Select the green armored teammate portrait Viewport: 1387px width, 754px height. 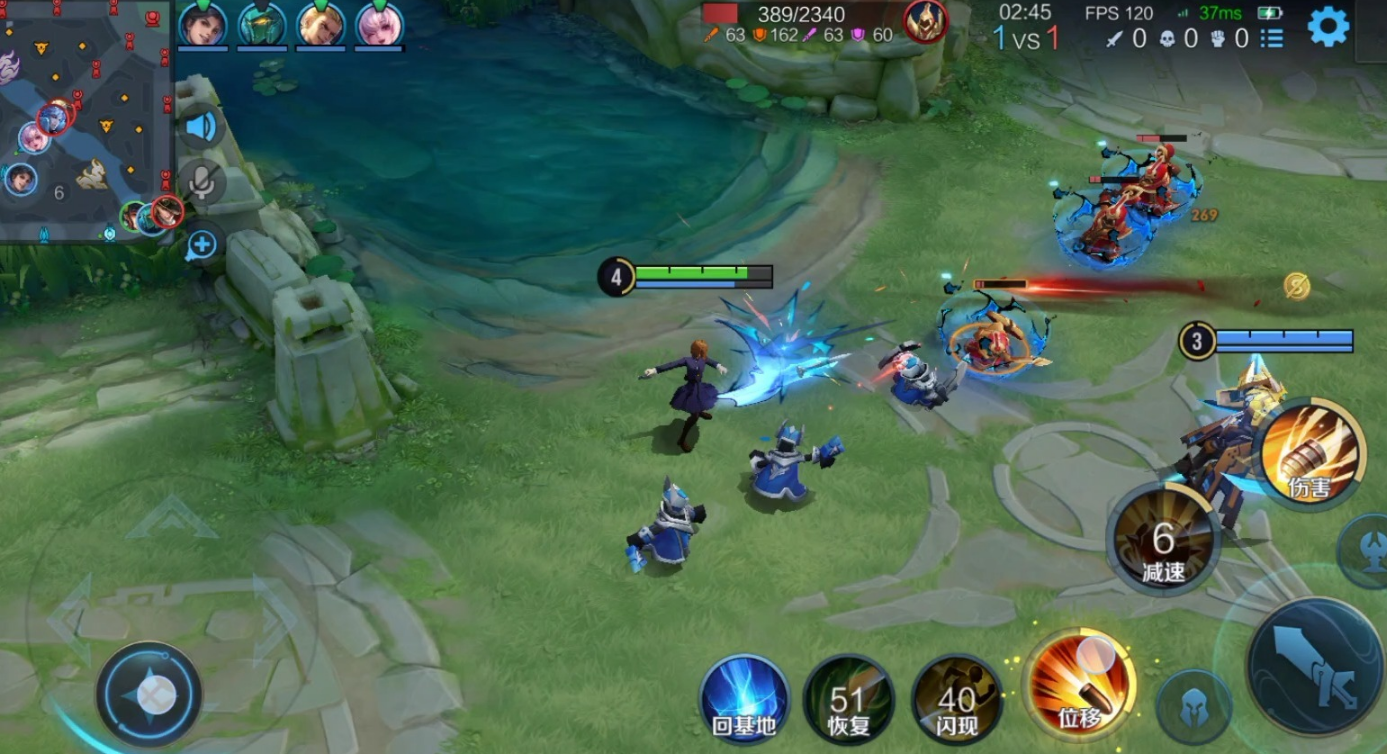[262, 25]
